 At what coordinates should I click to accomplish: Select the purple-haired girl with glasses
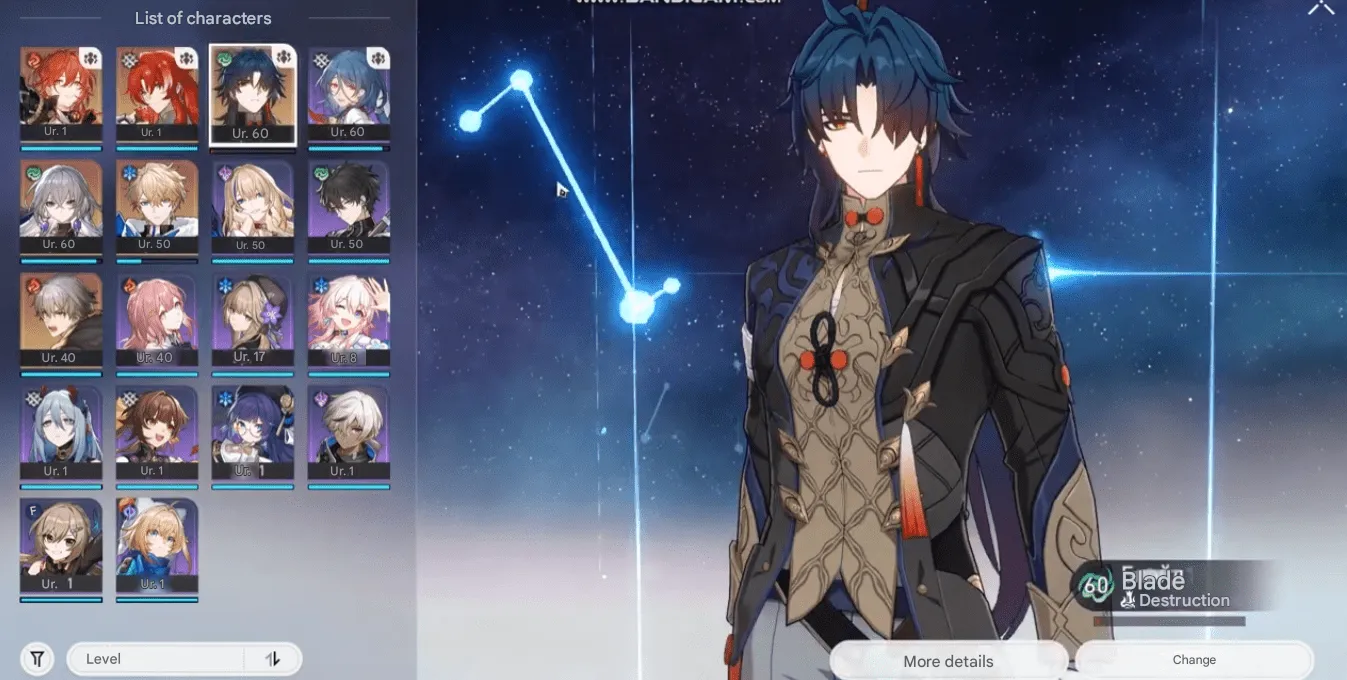252,433
